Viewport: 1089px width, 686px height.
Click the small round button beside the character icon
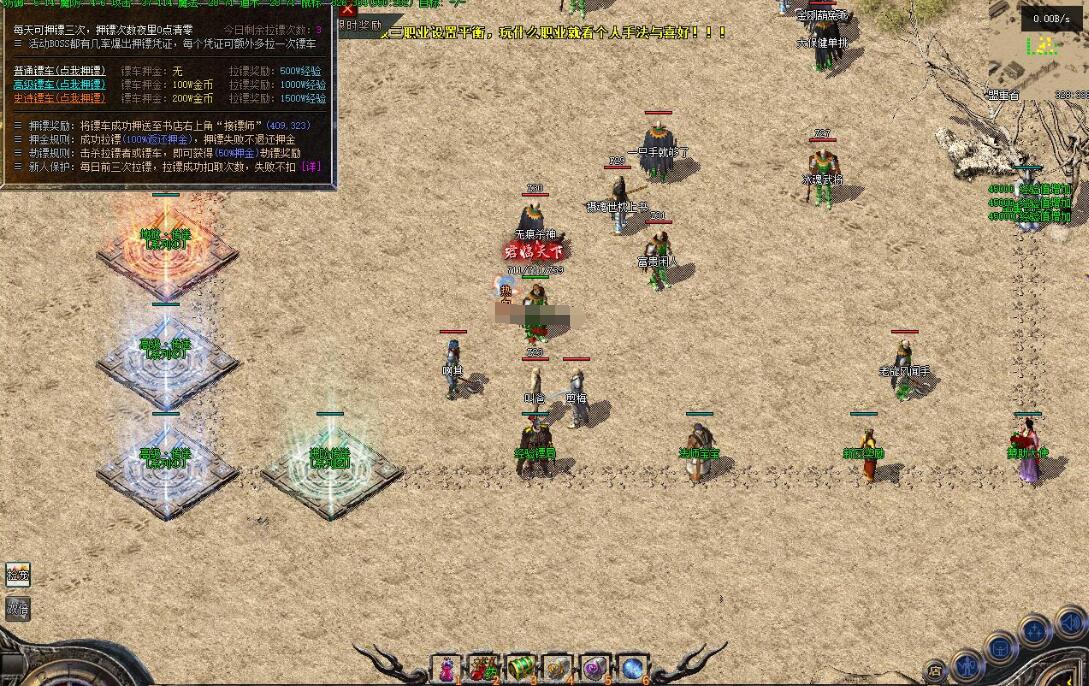click(935, 670)
